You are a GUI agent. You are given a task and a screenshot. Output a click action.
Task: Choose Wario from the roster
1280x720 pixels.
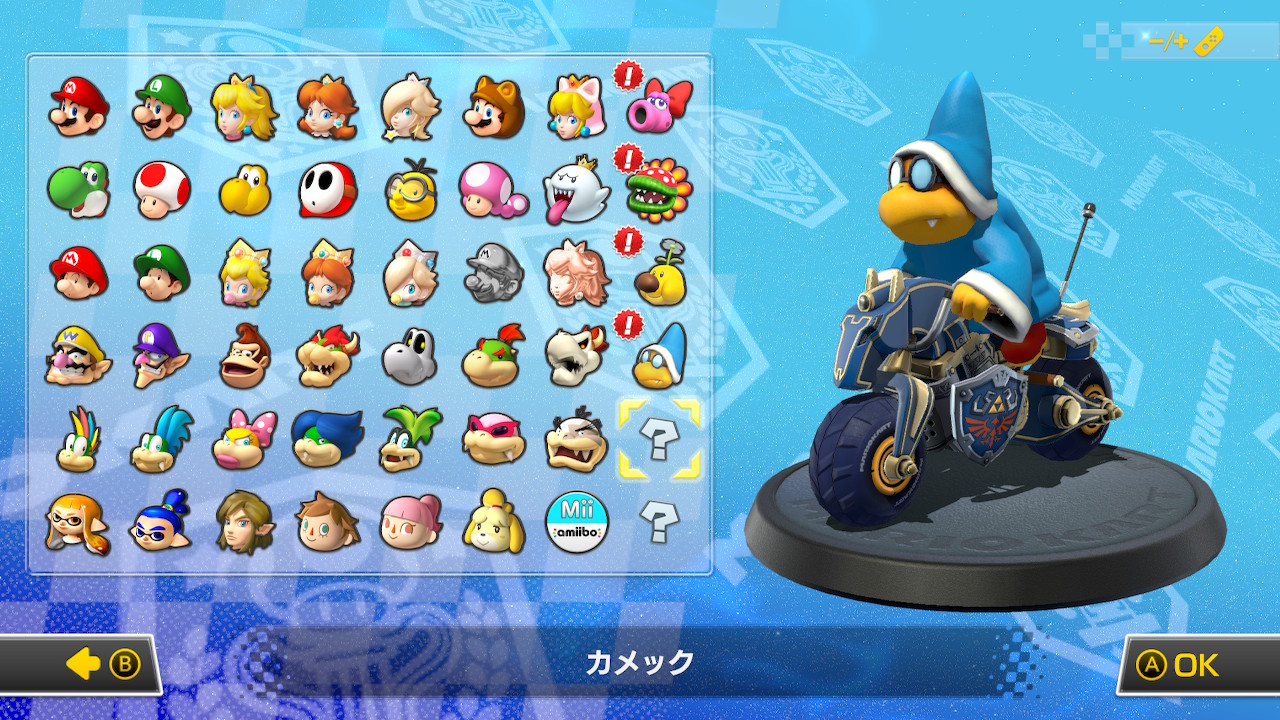pos(77,355)
